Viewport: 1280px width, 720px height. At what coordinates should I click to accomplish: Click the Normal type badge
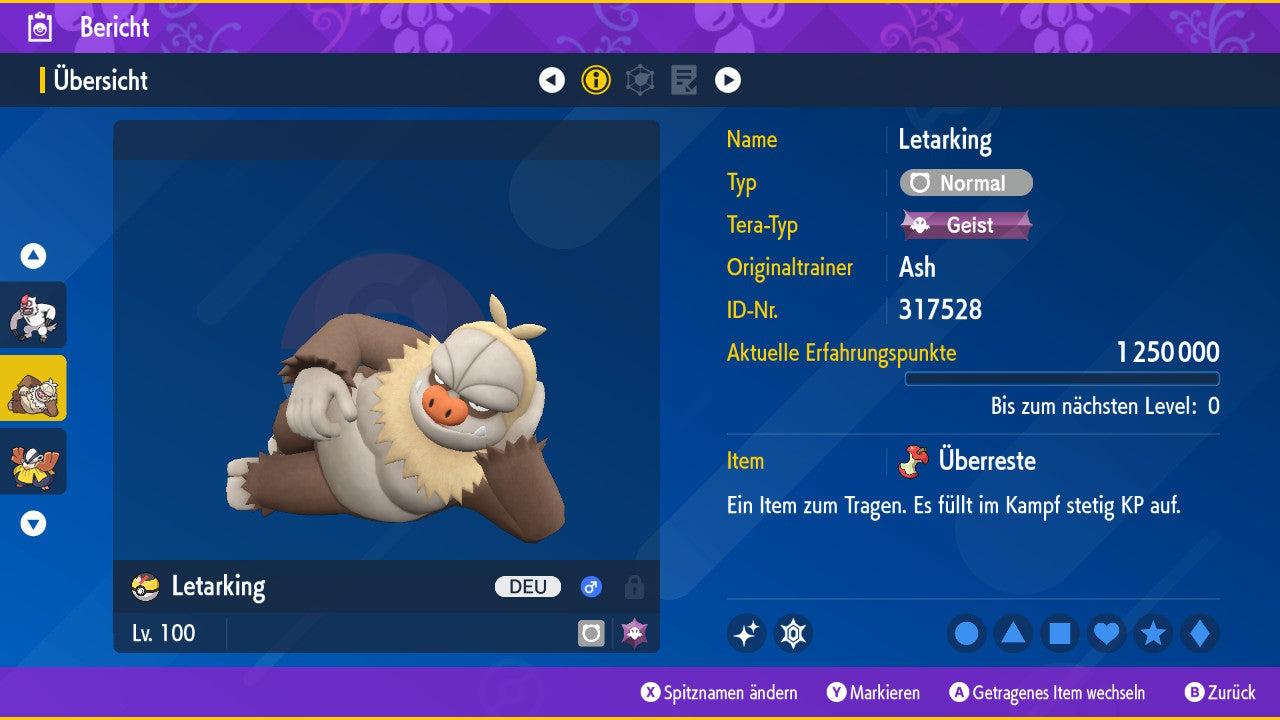[966, 183]
